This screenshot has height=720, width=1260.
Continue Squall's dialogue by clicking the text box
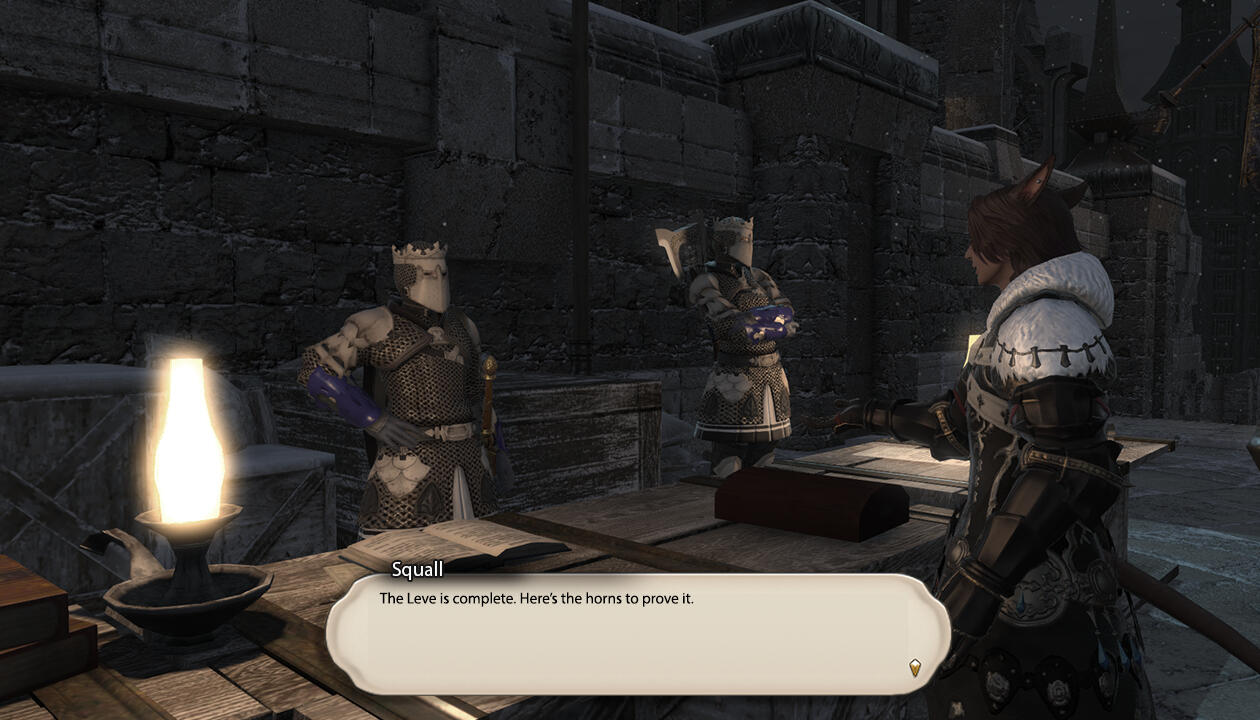[x=637, y=633]
